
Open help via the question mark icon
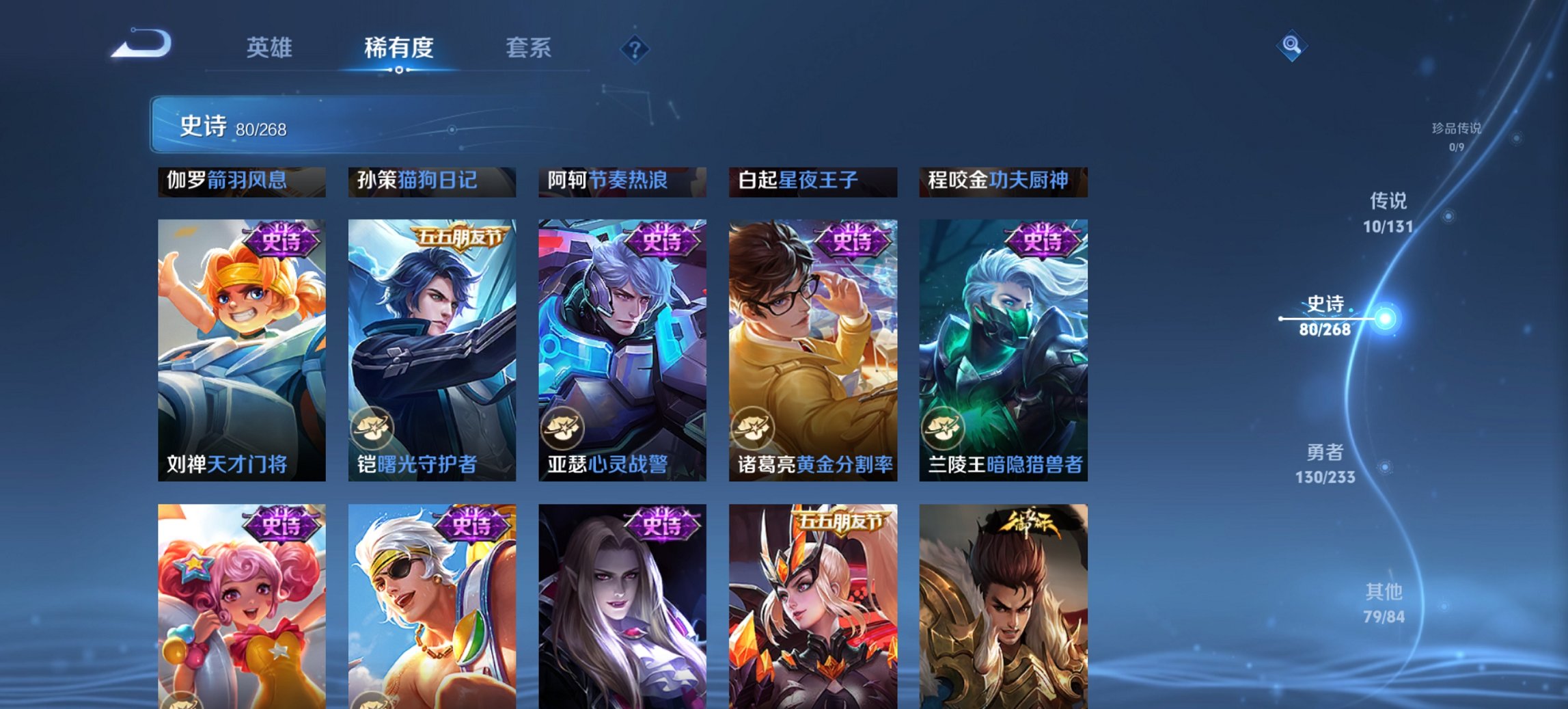(636, 49)
